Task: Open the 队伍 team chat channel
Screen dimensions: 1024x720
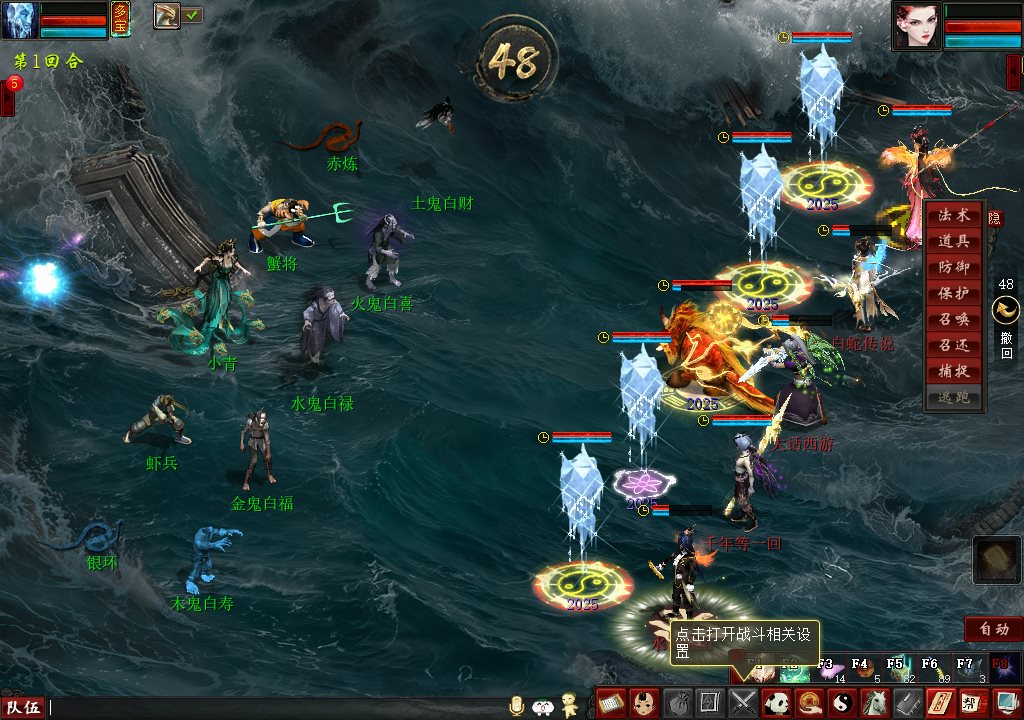Action: point(23,707)
